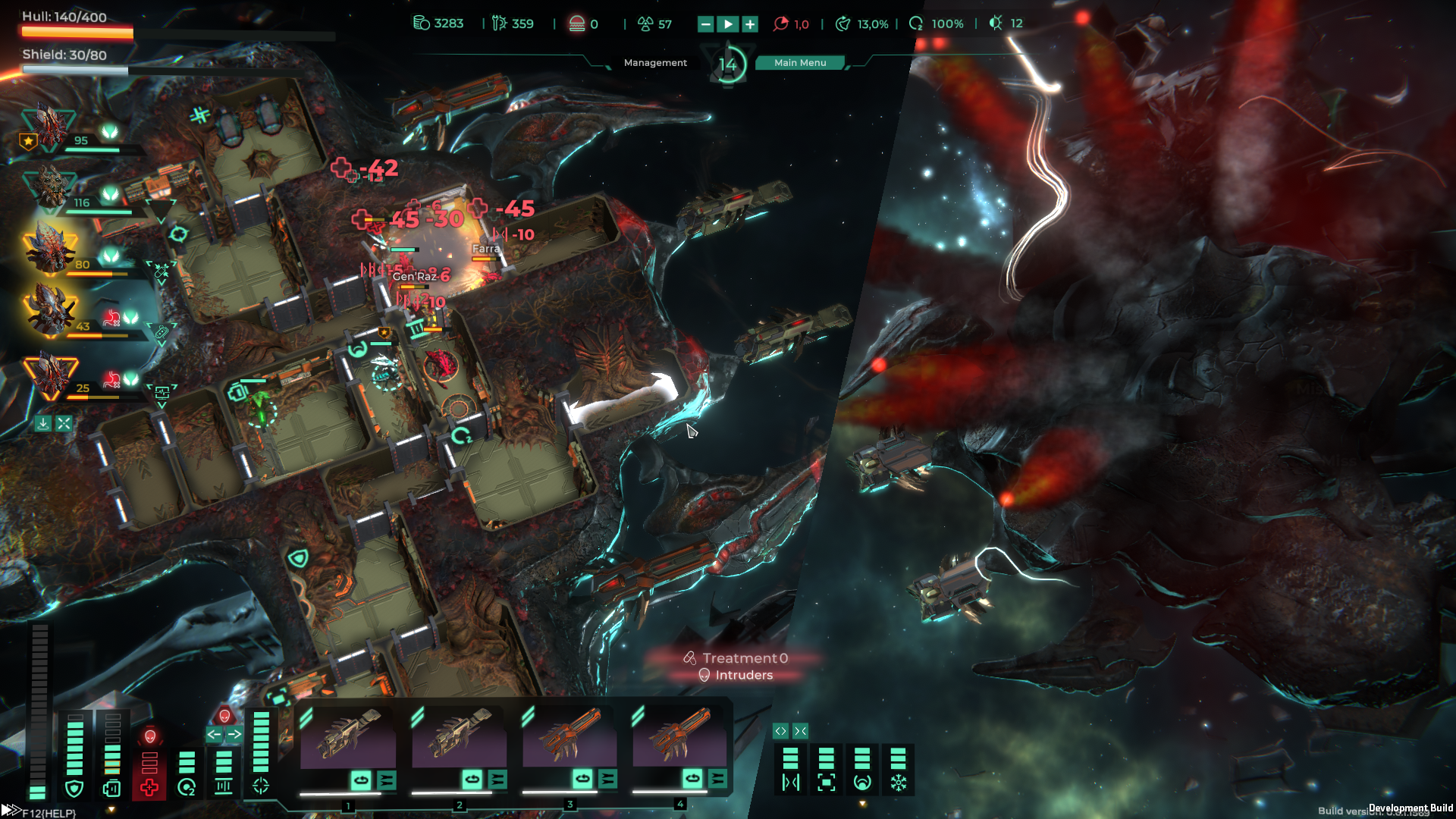Increase game speed with the plus button

[x=750, y=24]
